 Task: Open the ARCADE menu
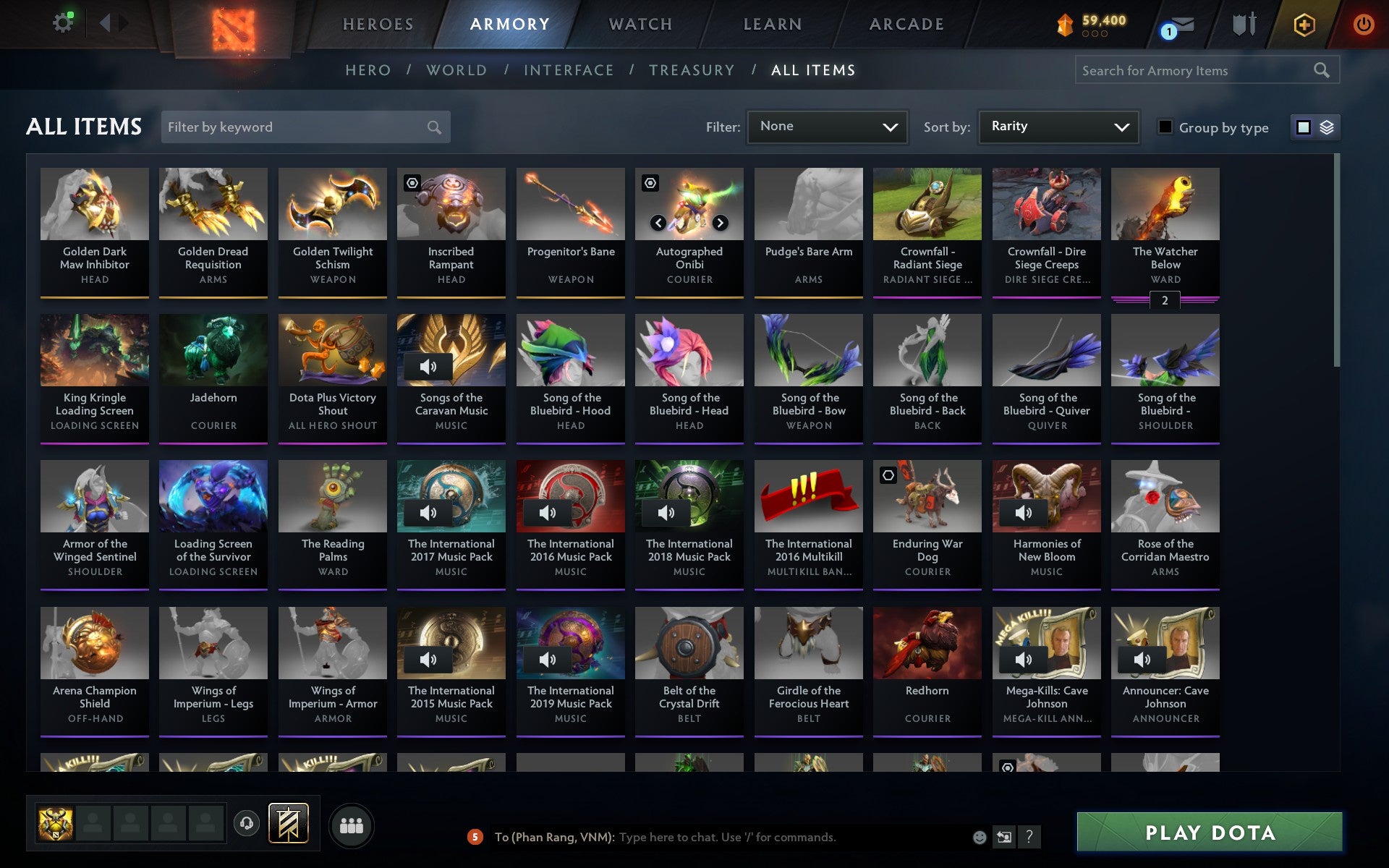(x=906, y=23)
